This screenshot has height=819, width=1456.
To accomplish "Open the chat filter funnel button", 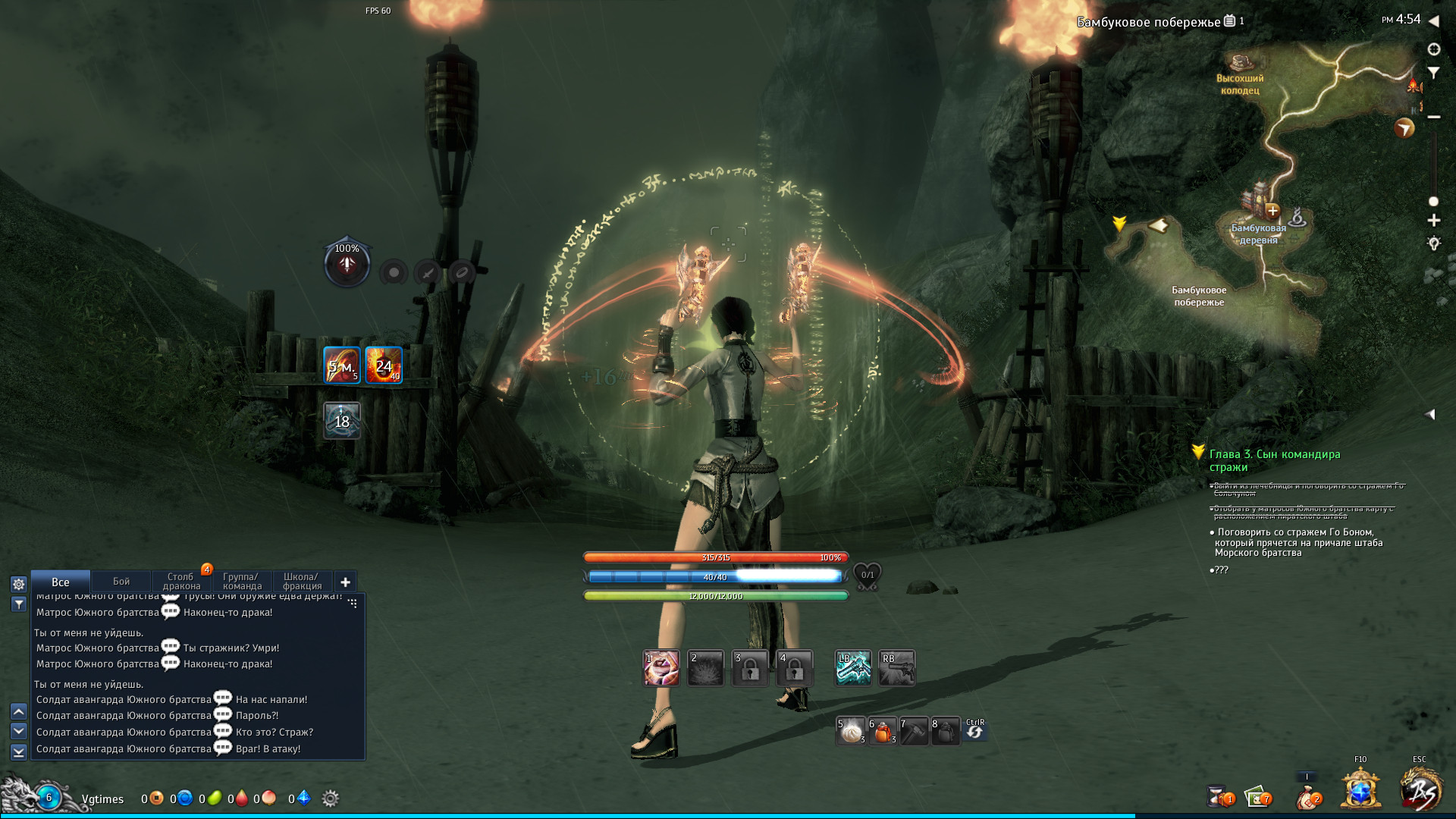I will 19,604.
